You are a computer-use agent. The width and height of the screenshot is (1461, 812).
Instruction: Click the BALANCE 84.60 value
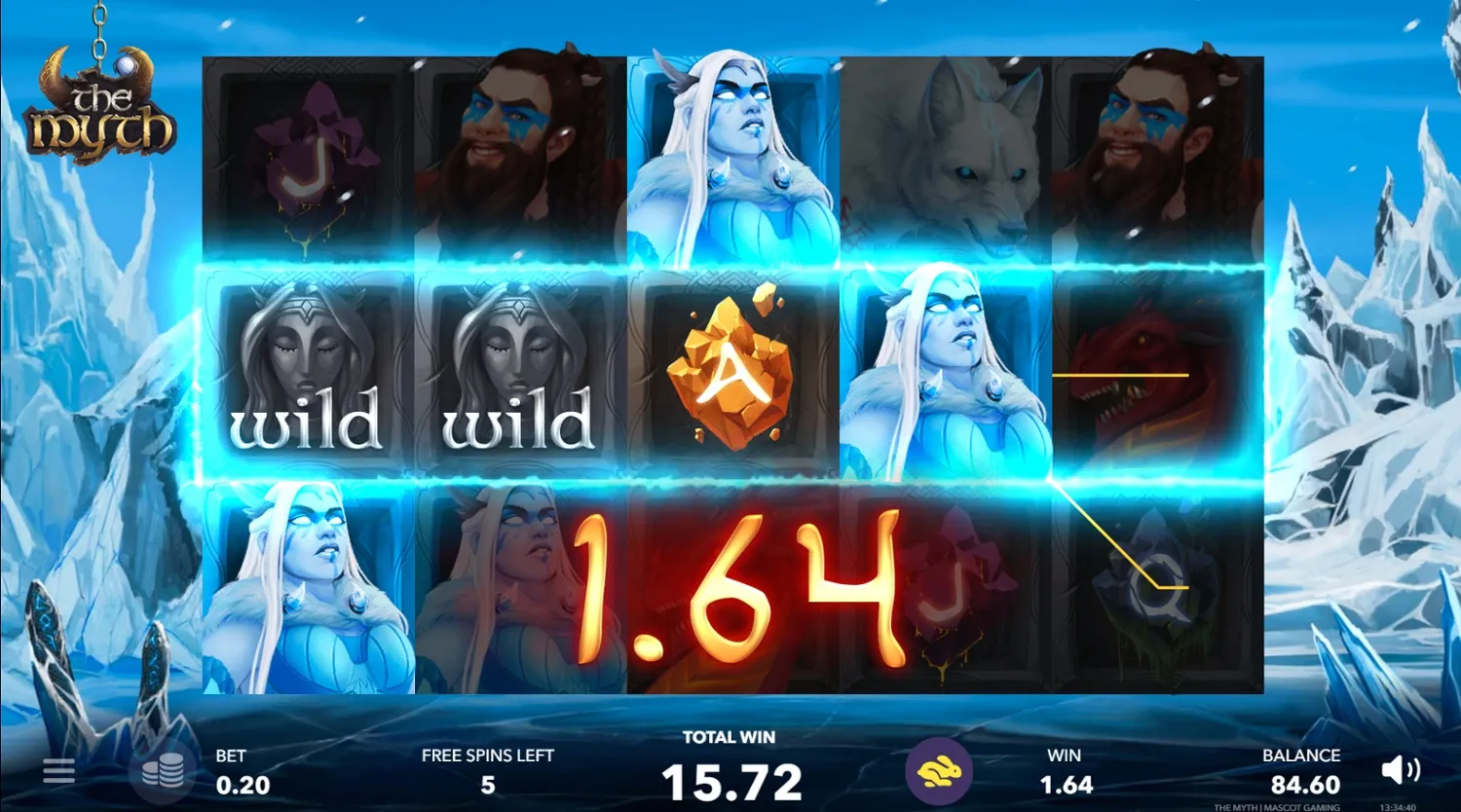click(1300, 770)
